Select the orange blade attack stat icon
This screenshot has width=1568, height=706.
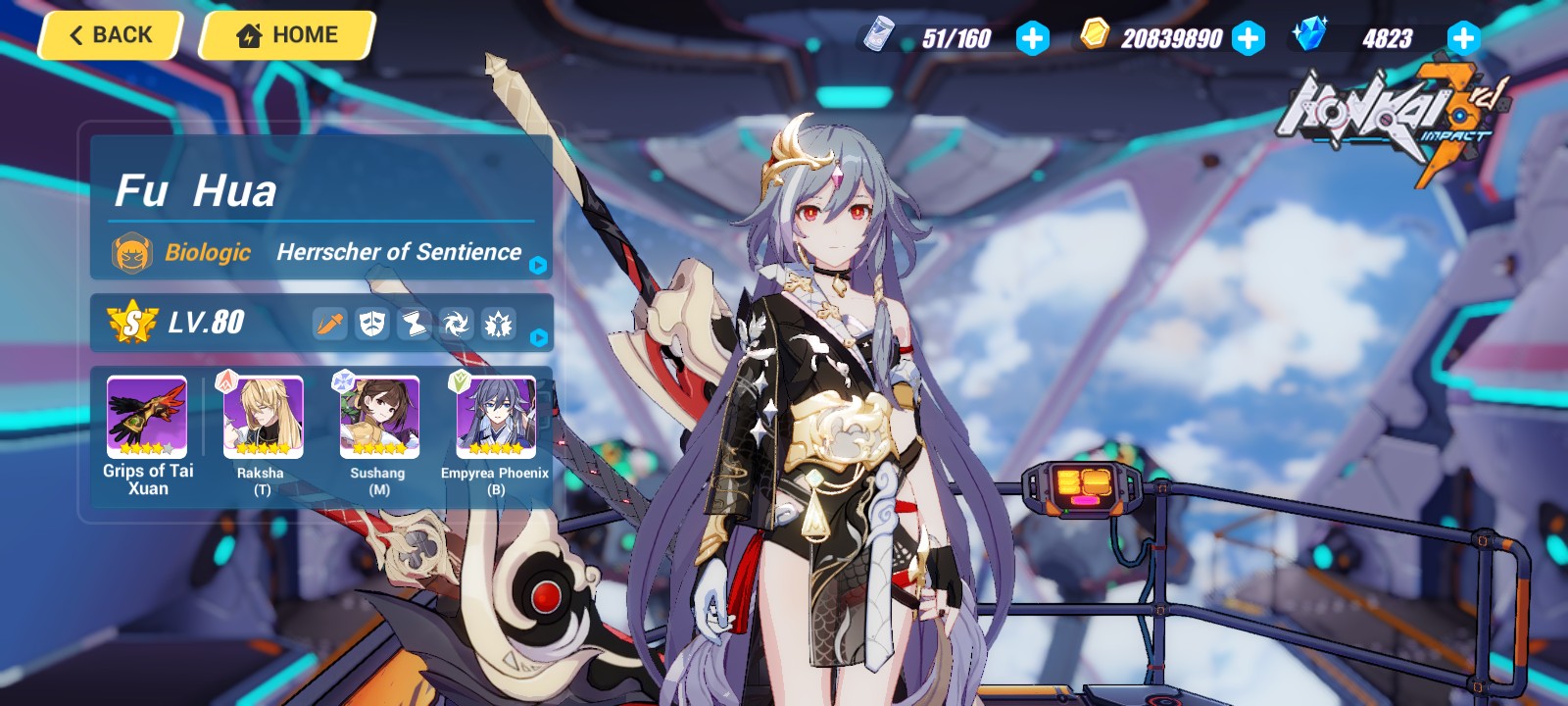pos(329,324)
